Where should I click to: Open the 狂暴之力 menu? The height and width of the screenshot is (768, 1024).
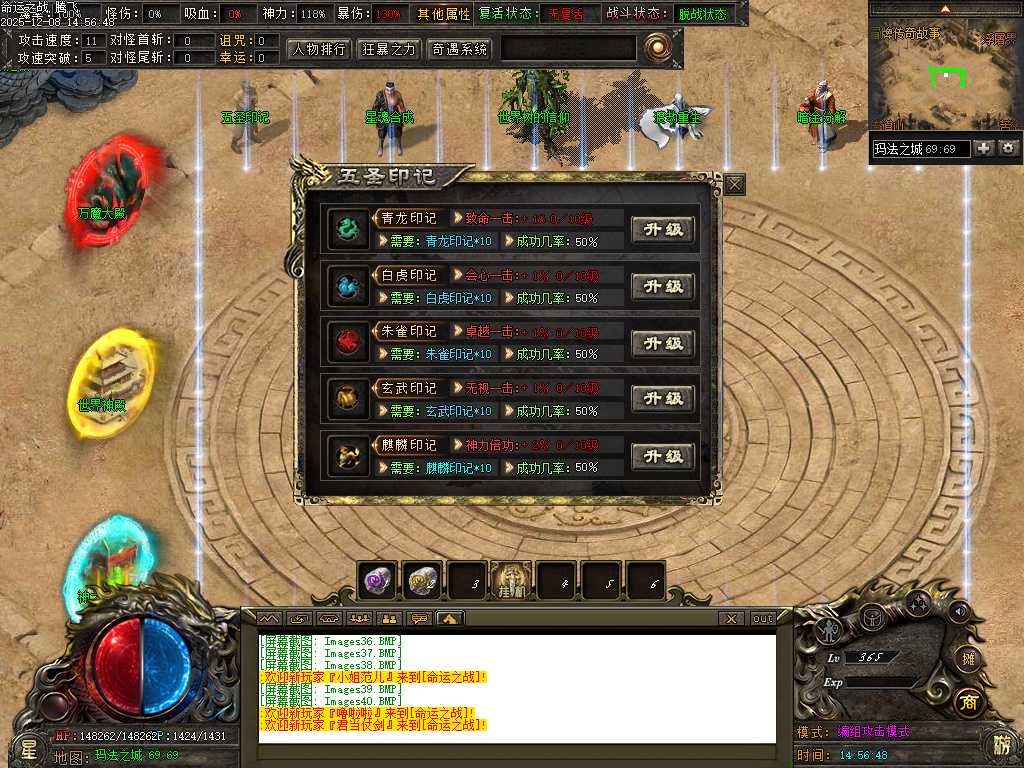pyautogui.click(x=389, y=48)
